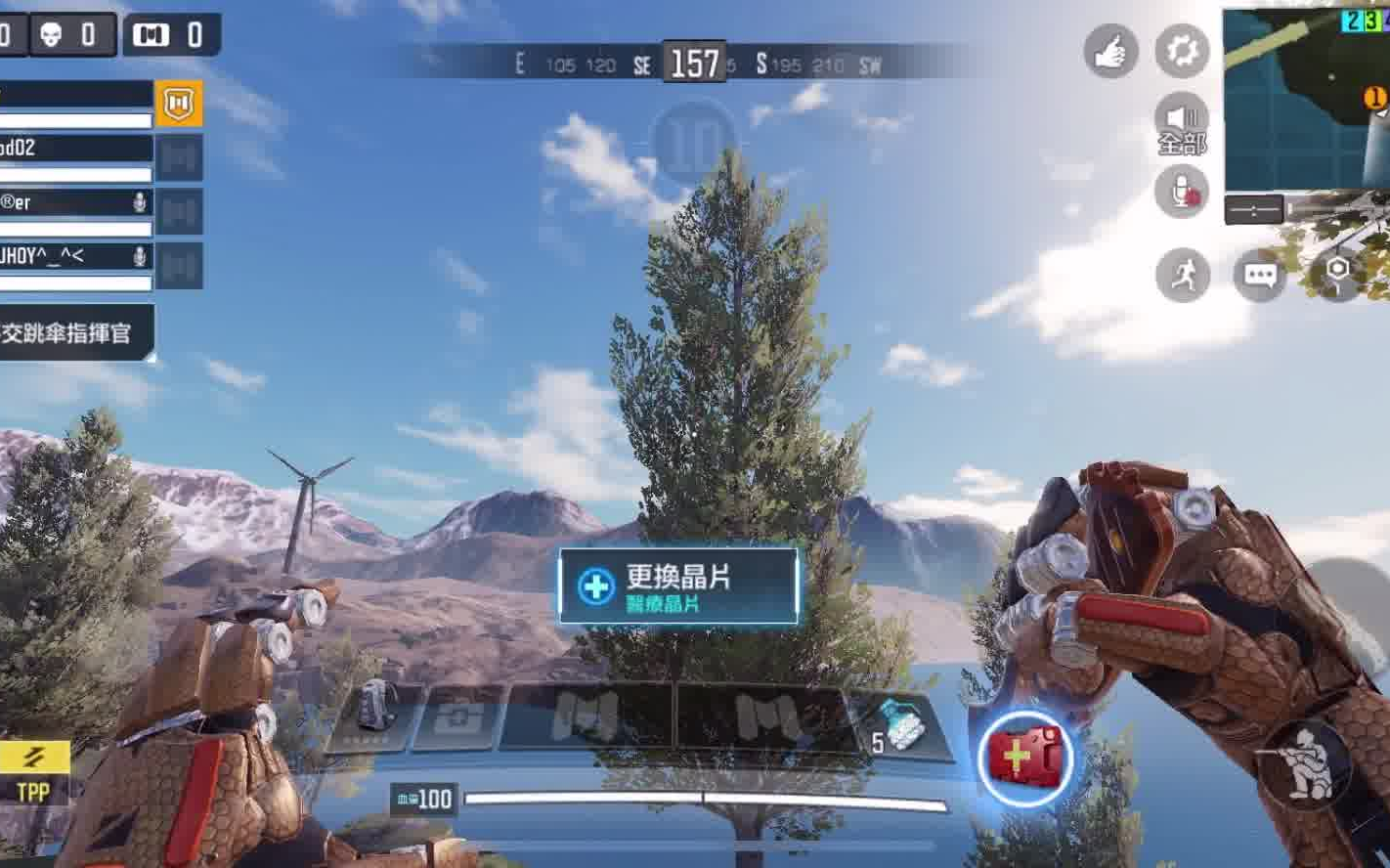Tap the crouching soldier stance button
This screenshot has height=868, width=1390.
[x=1305, y=764]
